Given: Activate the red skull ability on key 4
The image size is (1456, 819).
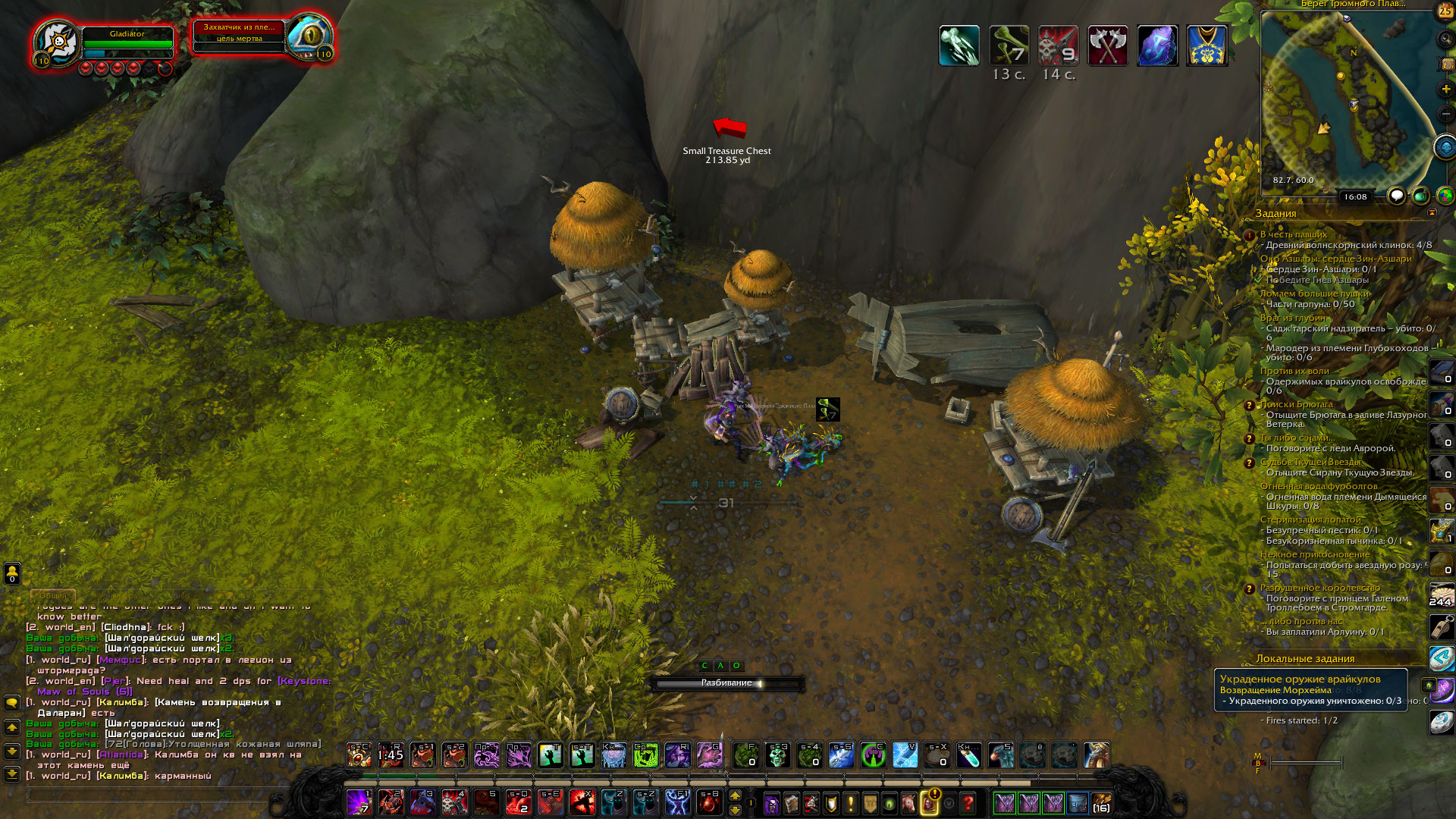Looking at the screenshot, I should tap(454, 802).
